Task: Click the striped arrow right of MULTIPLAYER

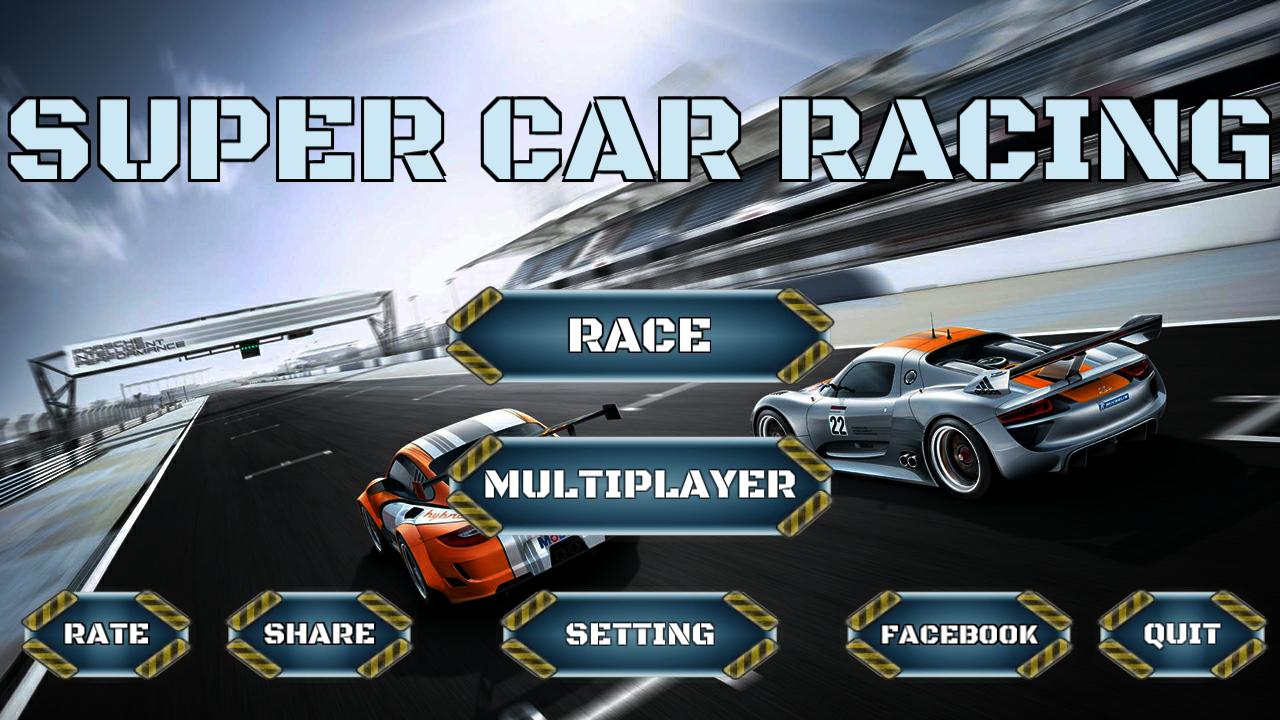Action: pos(804,485)
